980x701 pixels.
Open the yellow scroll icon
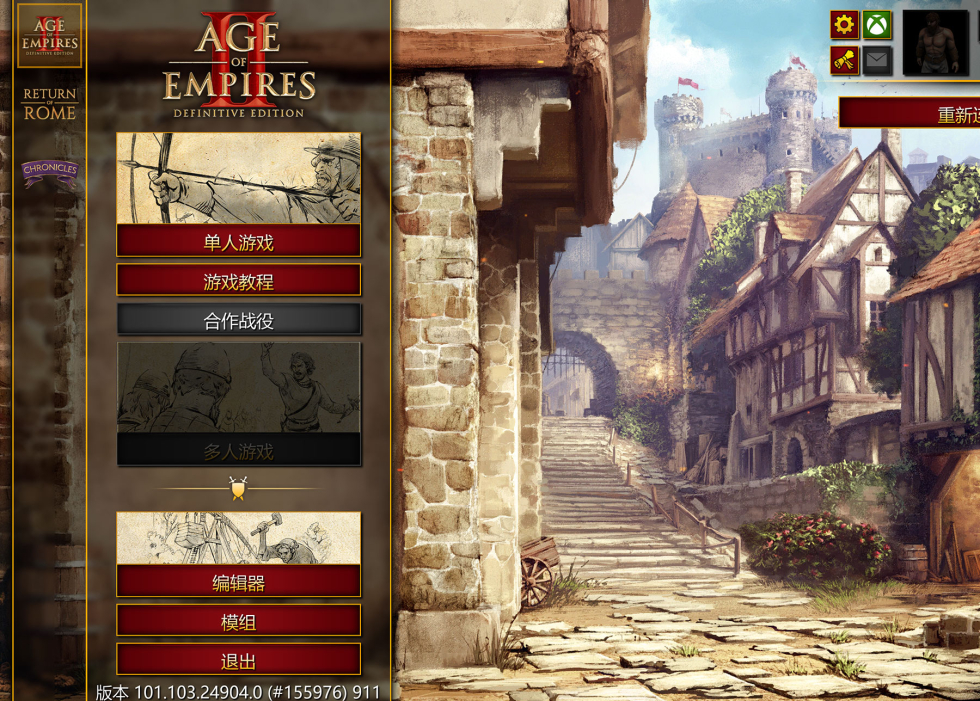tap(844, 60)
